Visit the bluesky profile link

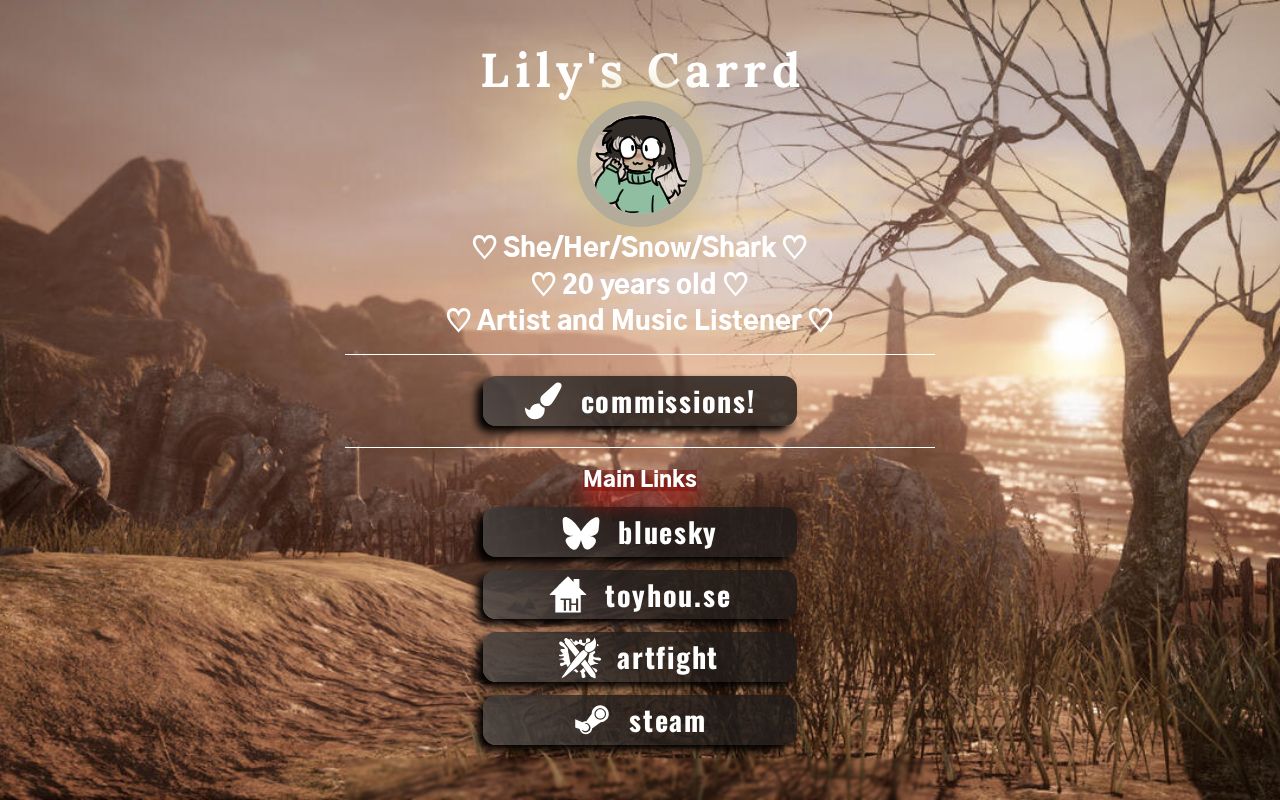click(640, 532)
